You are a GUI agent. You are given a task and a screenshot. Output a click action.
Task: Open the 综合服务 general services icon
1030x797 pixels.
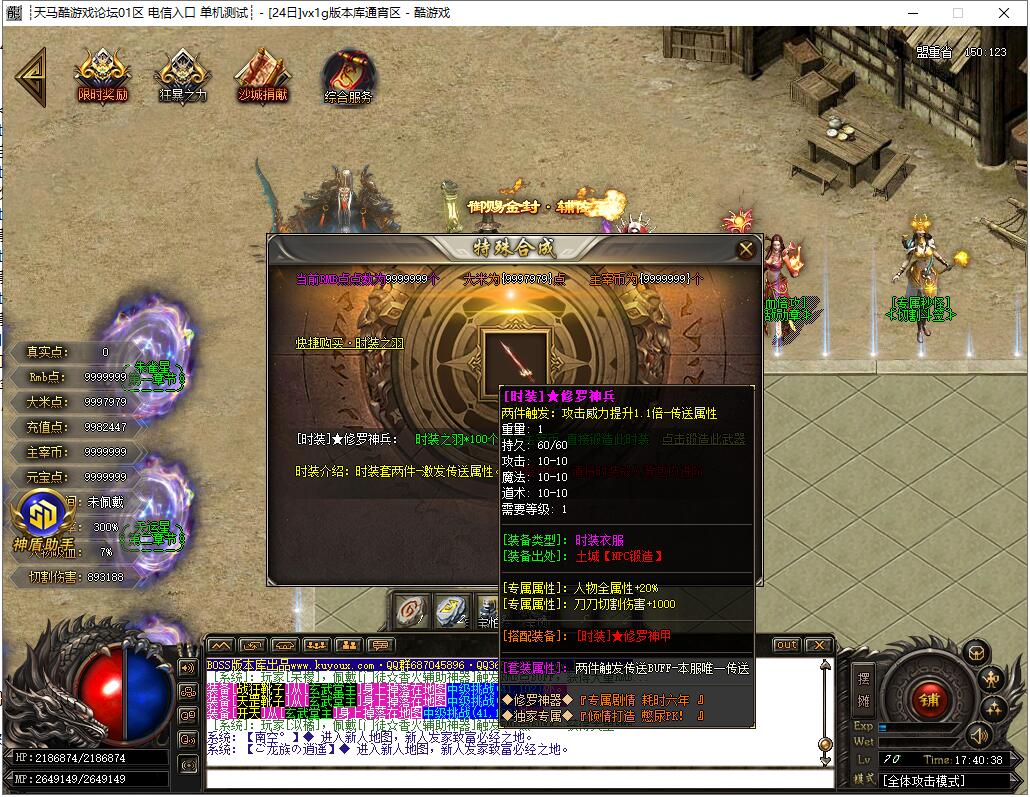tap(347, 77)
